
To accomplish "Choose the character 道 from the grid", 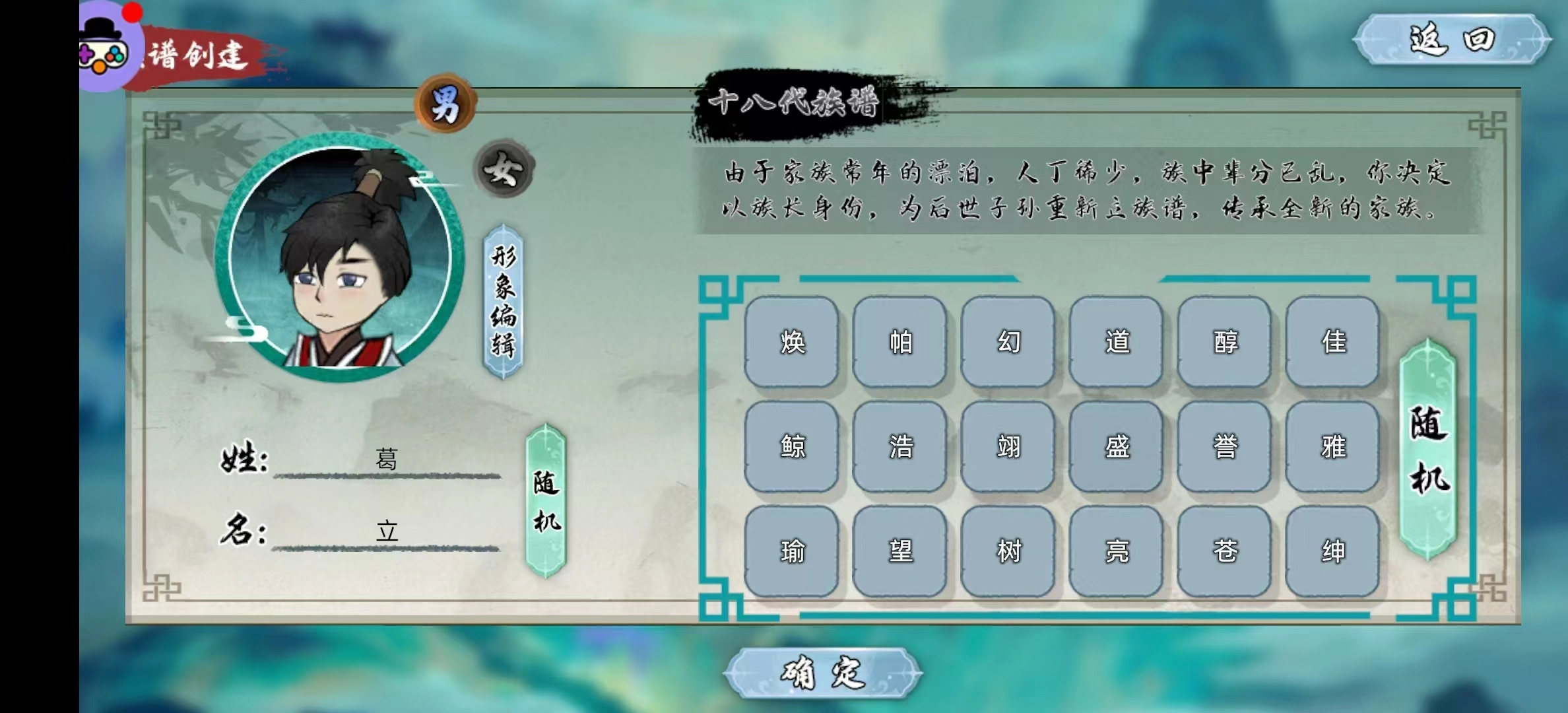I will 1115,343.
